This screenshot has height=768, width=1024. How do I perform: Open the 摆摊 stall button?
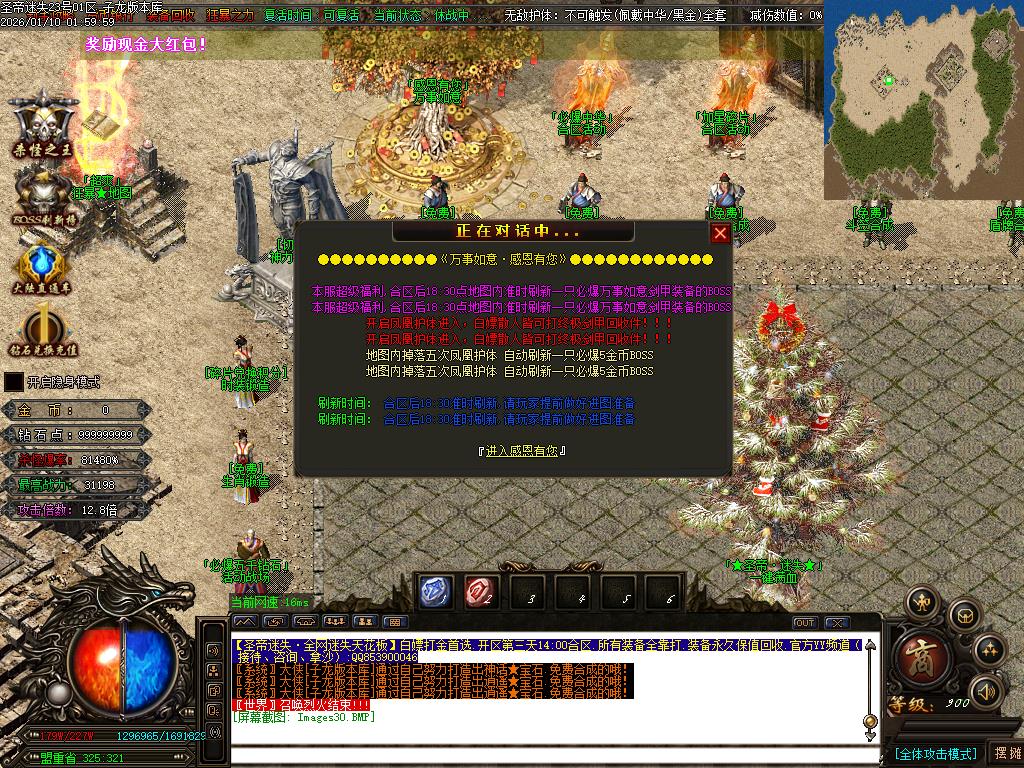pyautogui.click(x=1006, y=753)
